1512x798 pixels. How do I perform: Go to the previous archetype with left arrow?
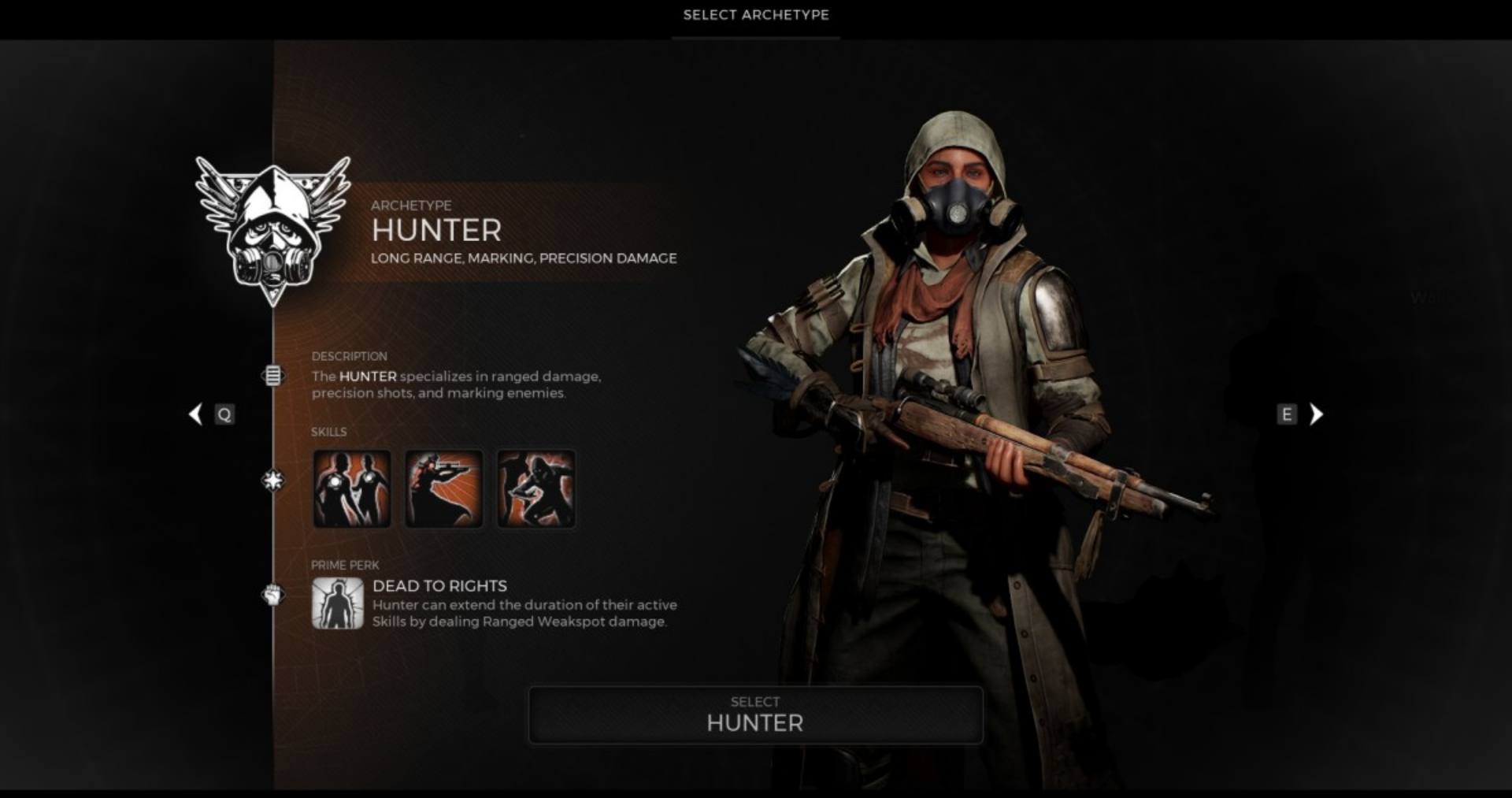click(196, 414)
